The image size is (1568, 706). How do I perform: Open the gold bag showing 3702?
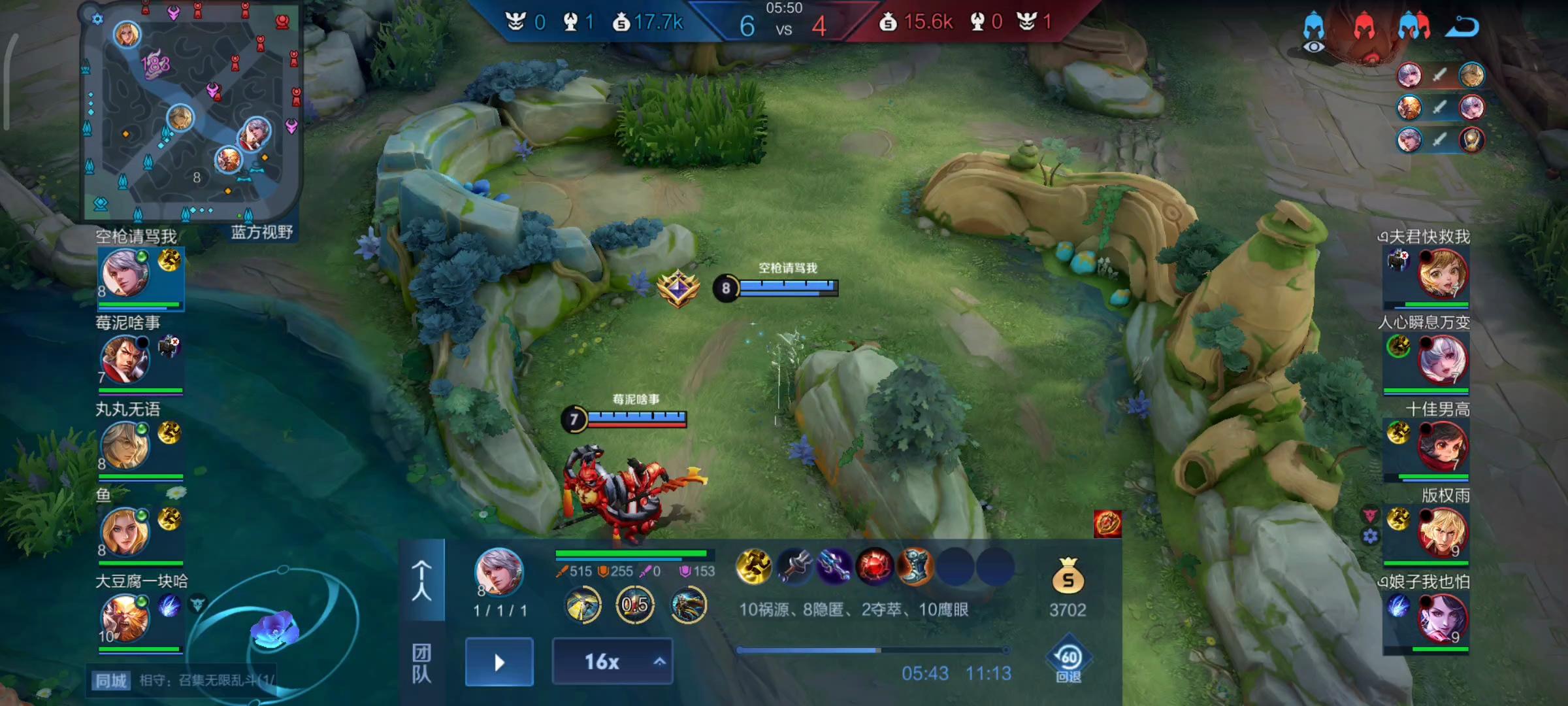pyautogui.click(x=1068, y=577)
